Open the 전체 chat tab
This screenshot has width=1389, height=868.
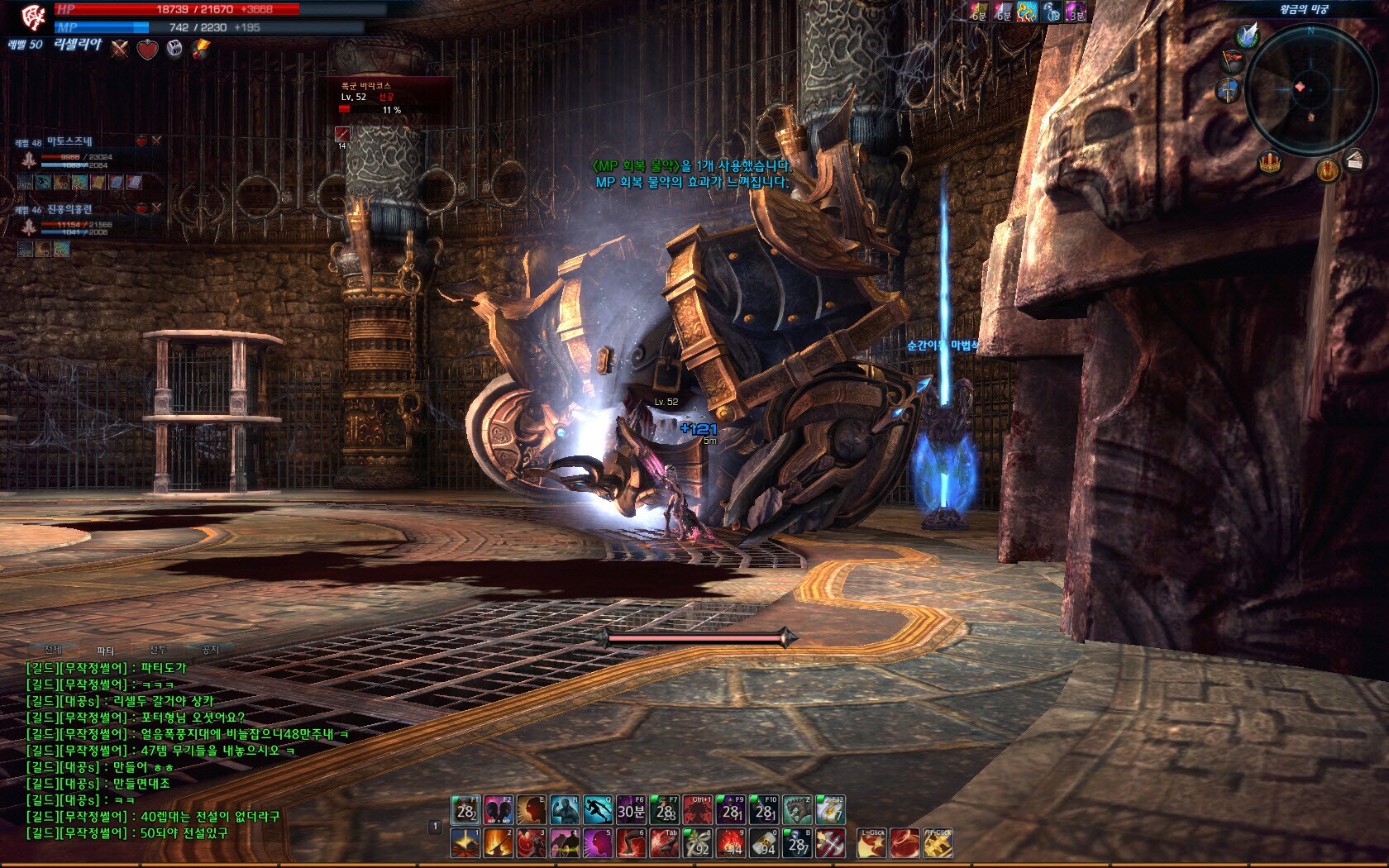[x=53, y=650]
